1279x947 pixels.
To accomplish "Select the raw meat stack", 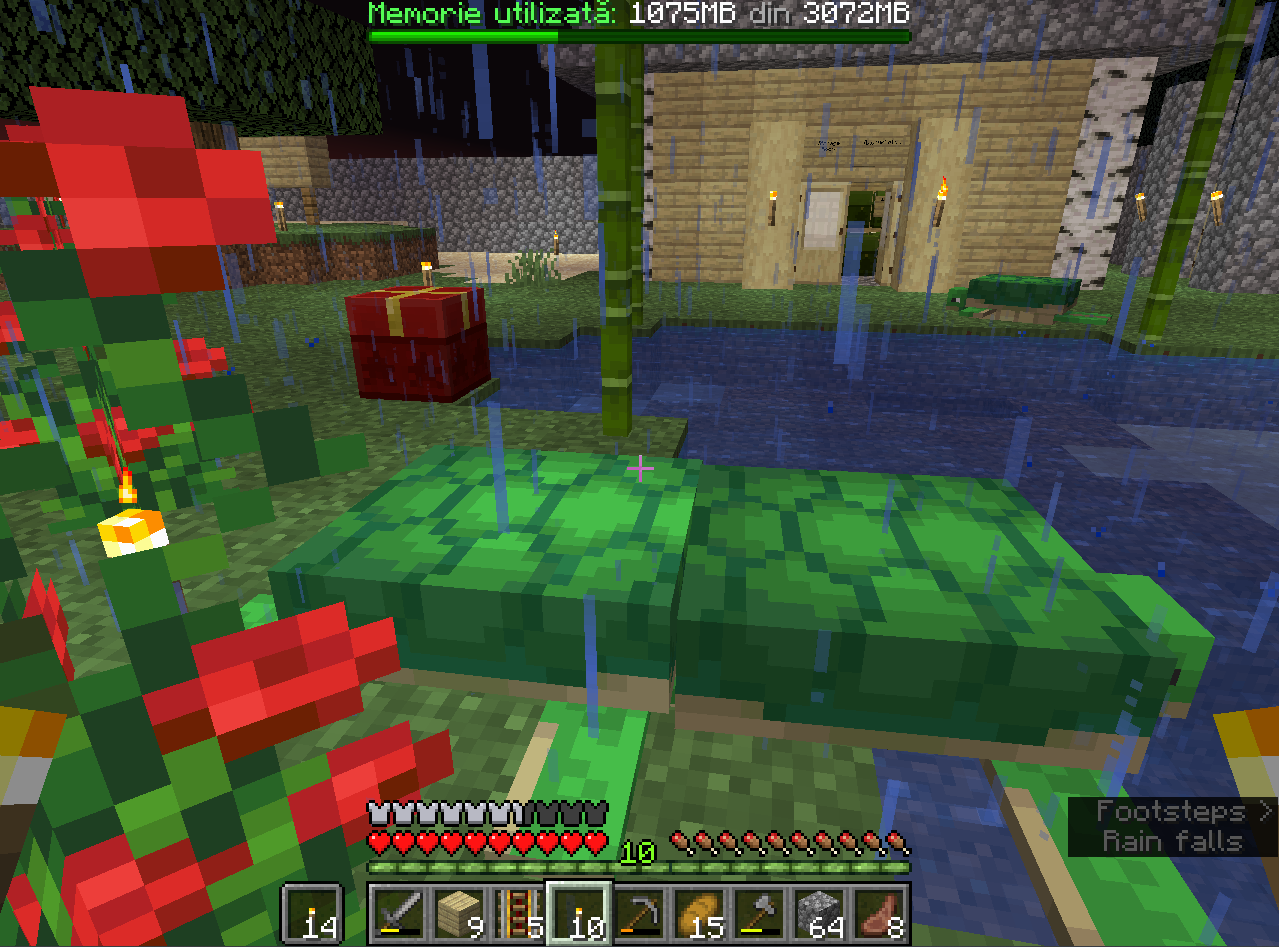I will 879,913.
